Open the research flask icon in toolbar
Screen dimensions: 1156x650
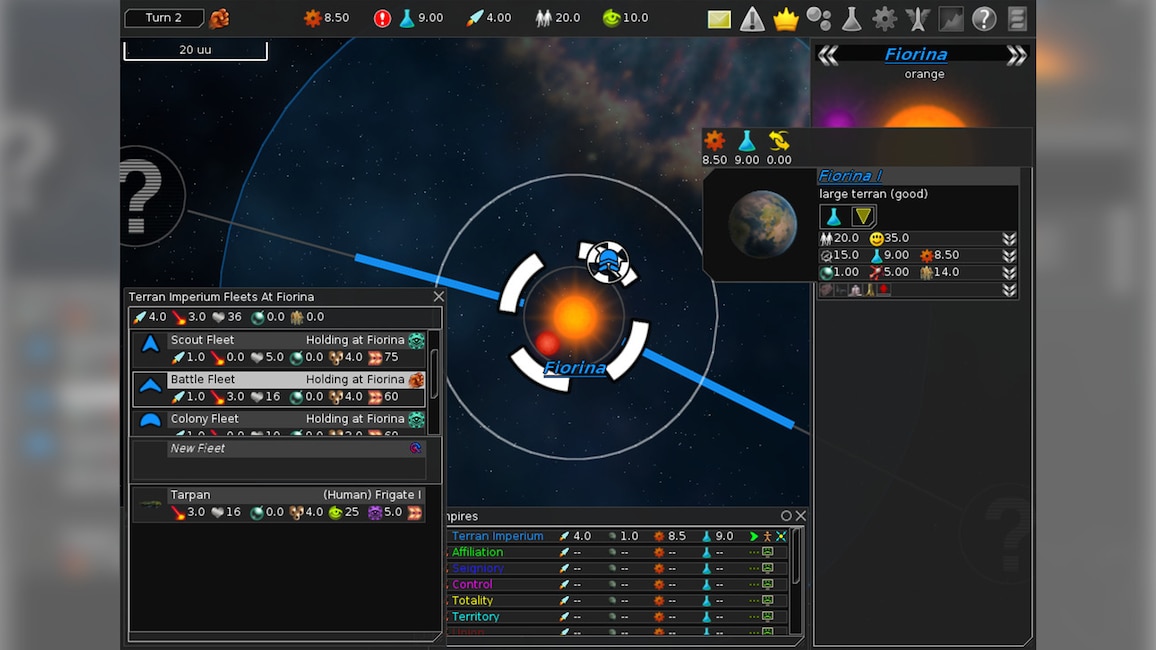coord(851,19)
